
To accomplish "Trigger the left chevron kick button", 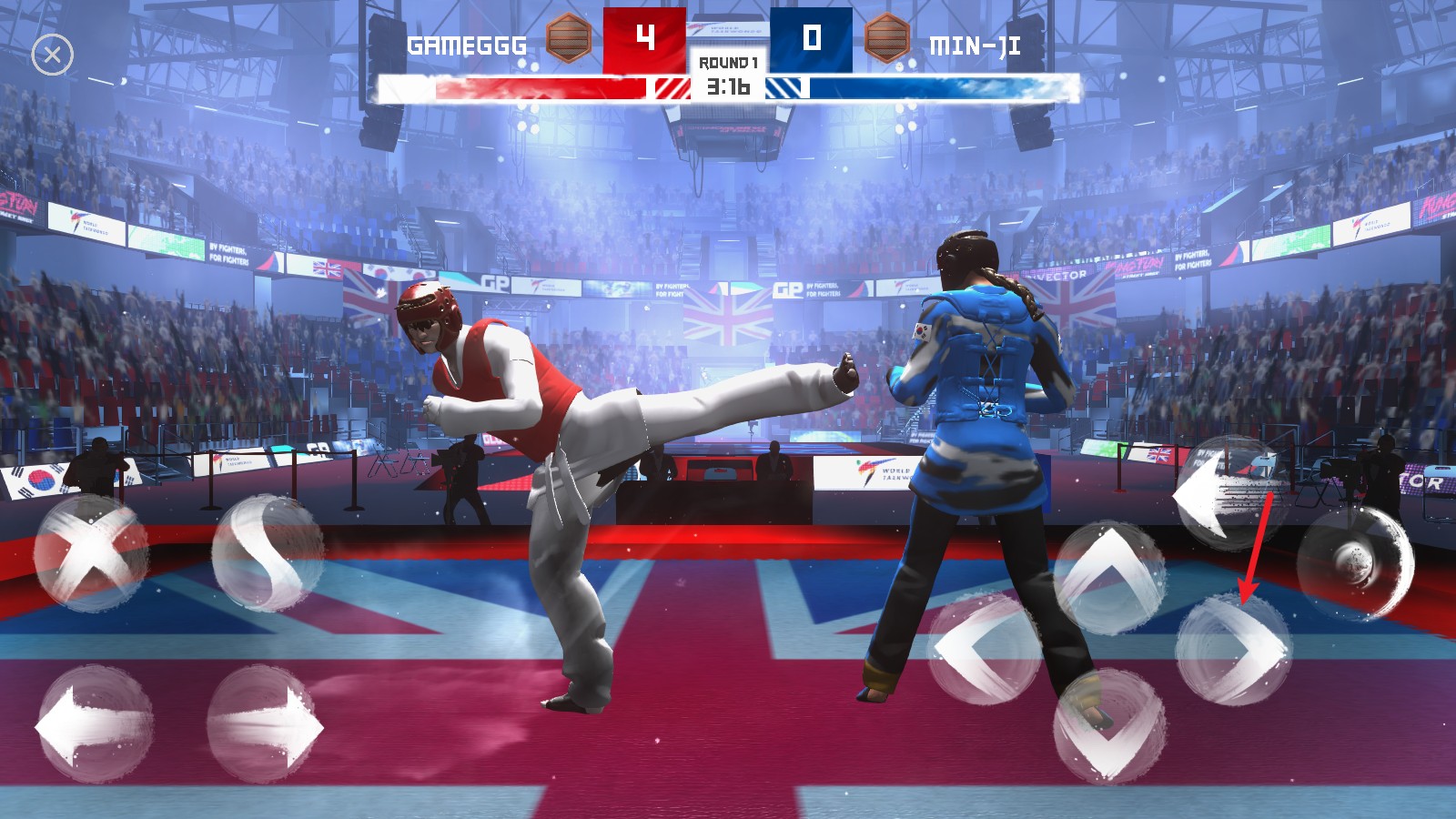I will tap(984, 647).
